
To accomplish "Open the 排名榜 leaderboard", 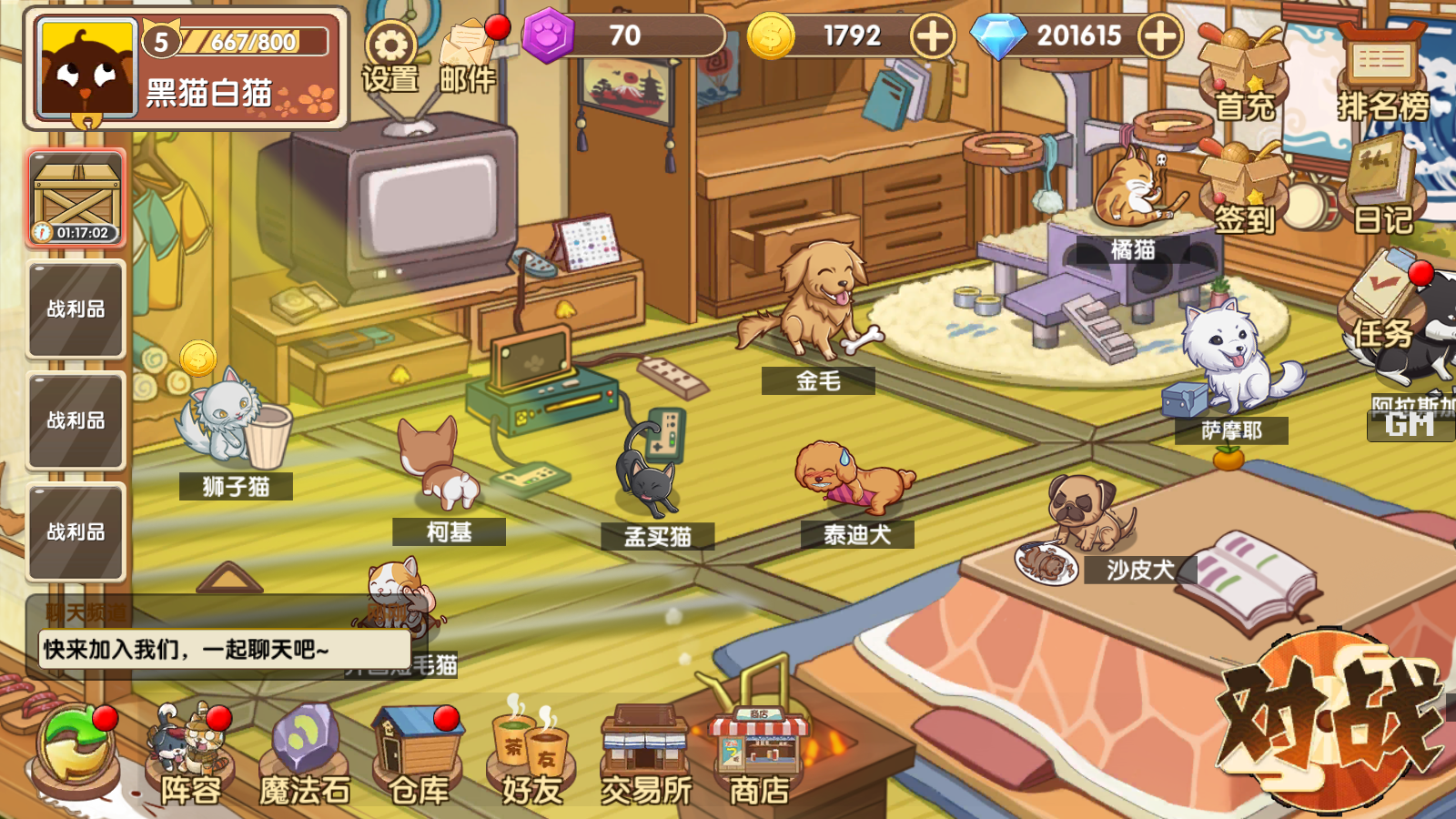I will click(x=1381, y=73).
